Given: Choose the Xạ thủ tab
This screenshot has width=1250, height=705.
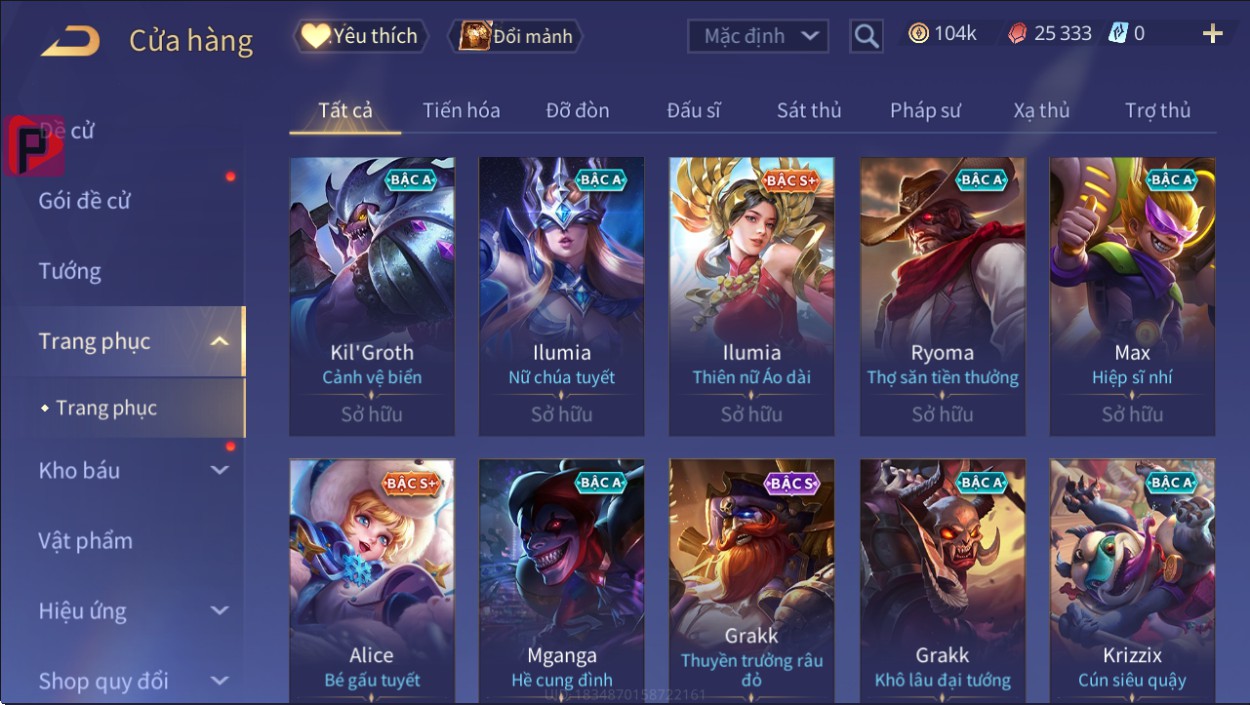Looking at the screenshot, I should click(1041, 110).
